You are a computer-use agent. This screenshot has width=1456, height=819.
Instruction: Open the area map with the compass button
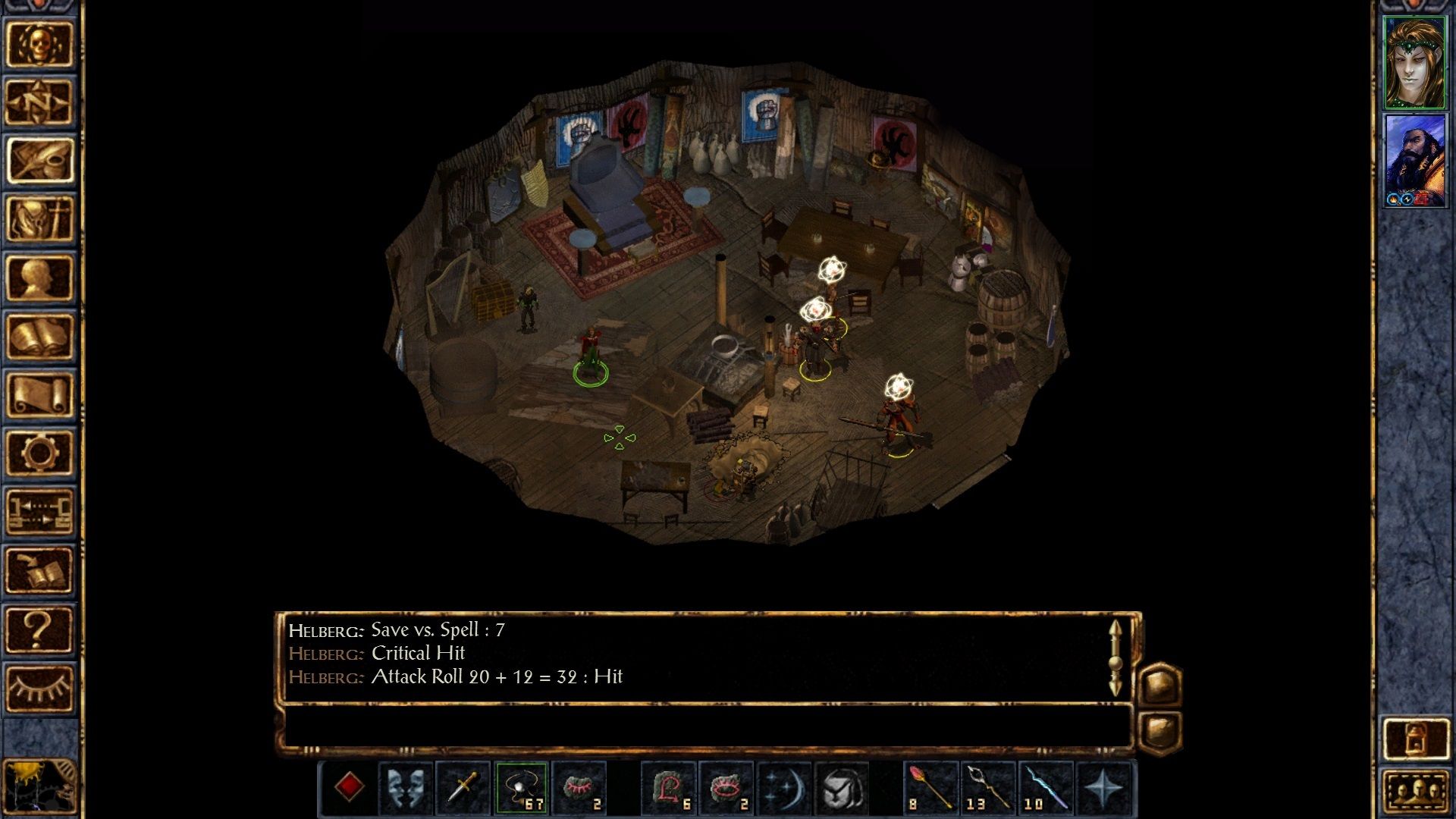tap(39, 102)
